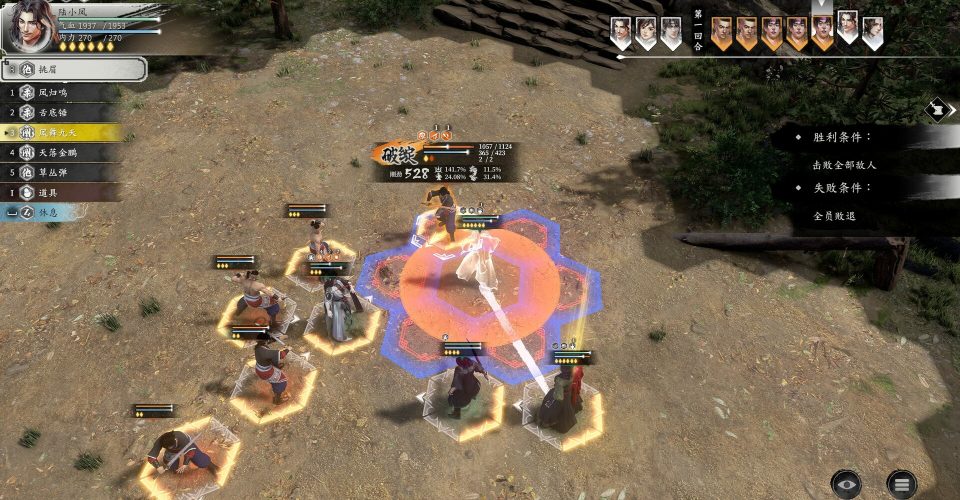Toggle the eye view button
Screen dimensions: 960x500
(846, 484)
